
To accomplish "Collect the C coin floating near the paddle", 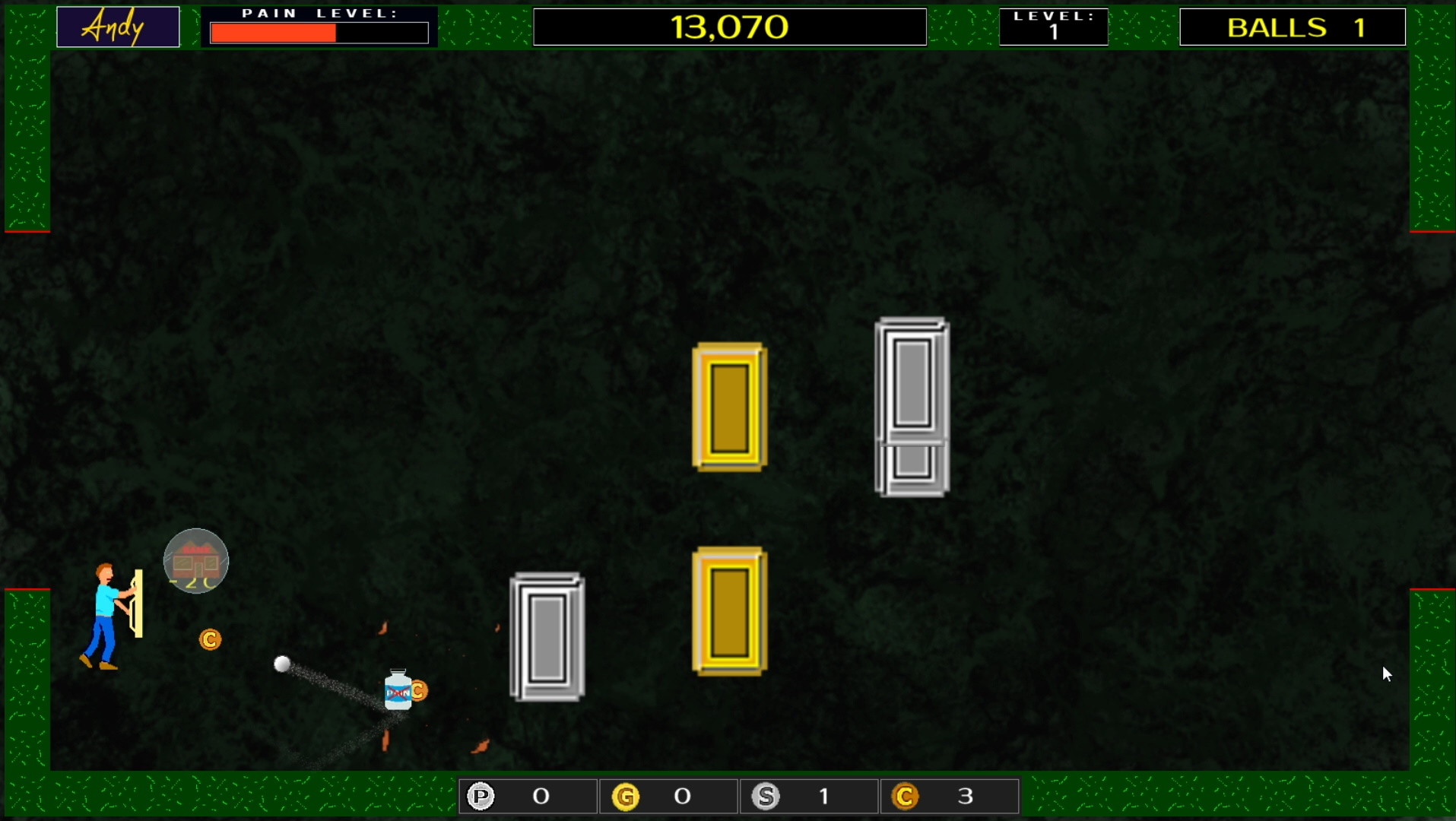I will 209,639.
